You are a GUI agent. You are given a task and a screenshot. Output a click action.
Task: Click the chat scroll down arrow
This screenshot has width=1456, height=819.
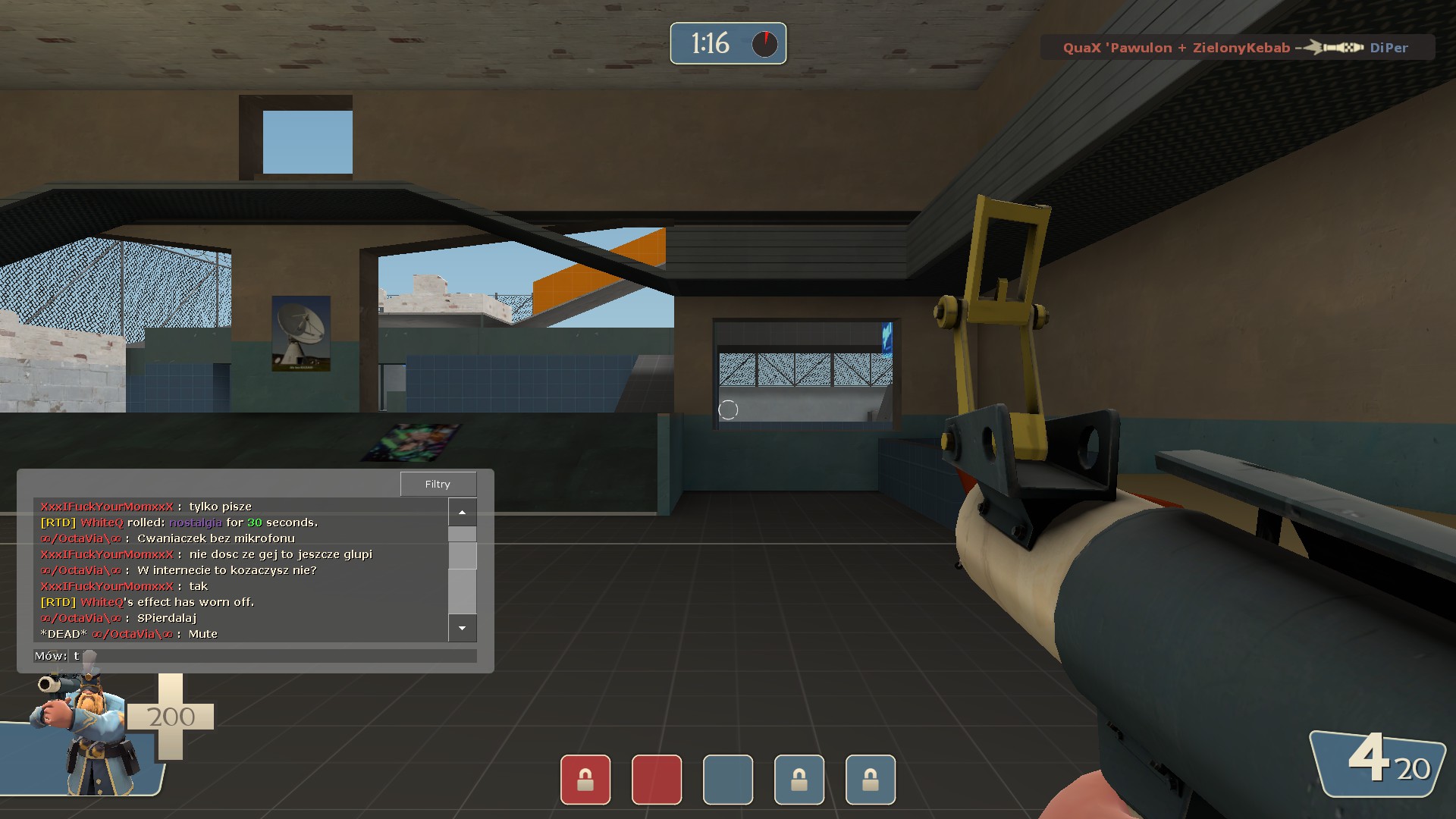click(x=462, y=628)
